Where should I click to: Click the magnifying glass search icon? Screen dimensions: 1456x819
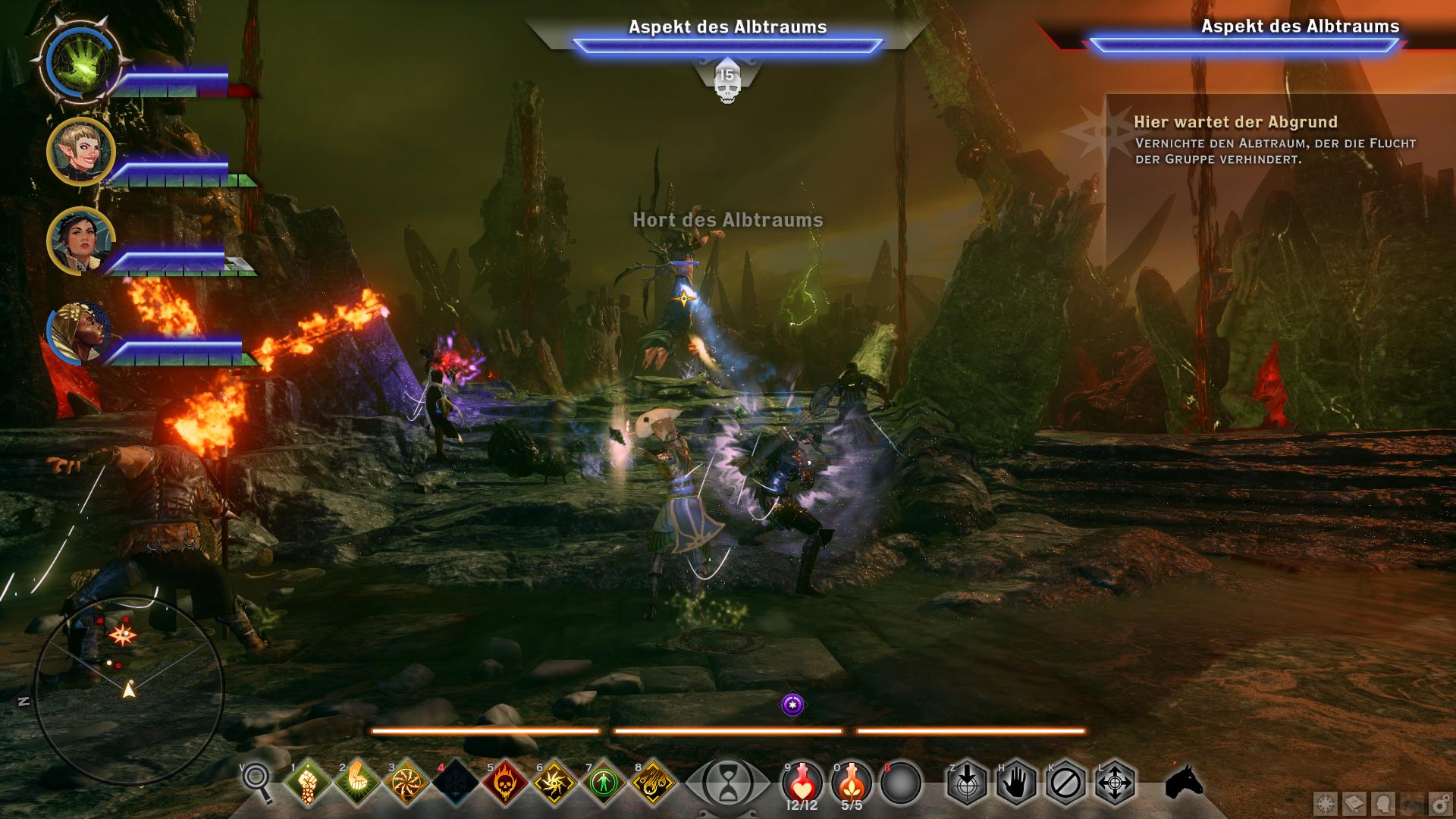[x=256, y=781]
